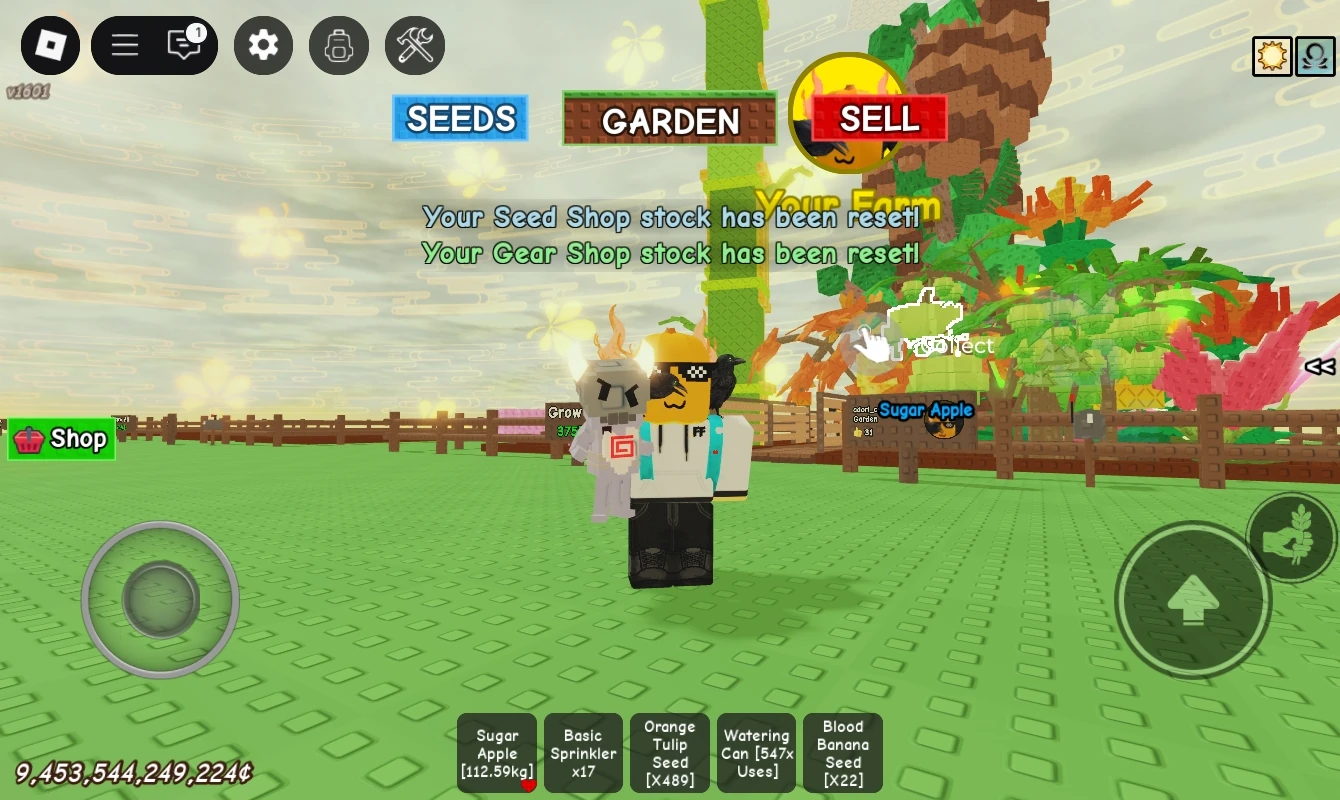Select the Sugar Apple hotbar slot
Viewport: 1340px width, 800px height.
point(497,753)
